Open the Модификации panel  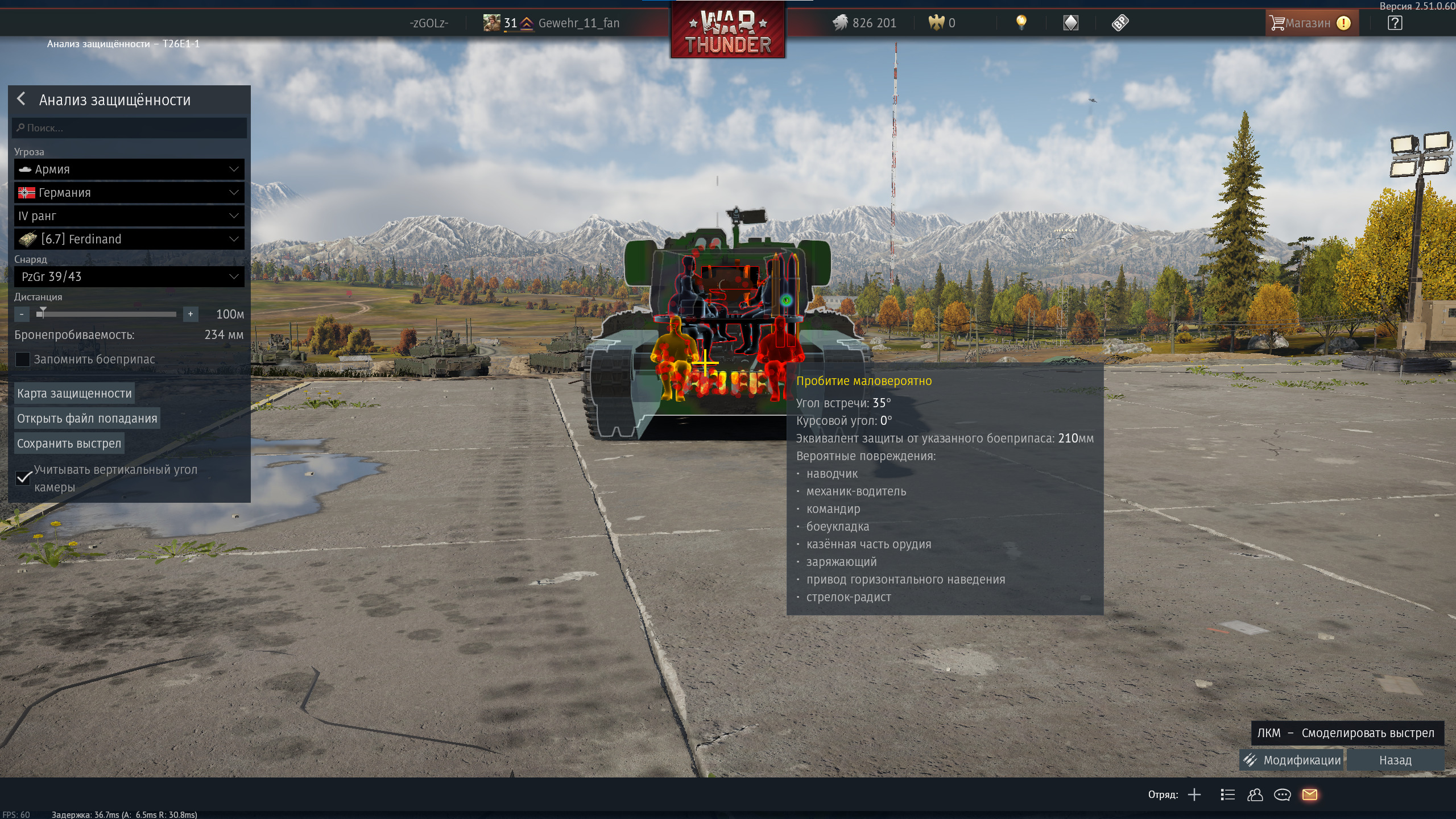pos(1292,760)
